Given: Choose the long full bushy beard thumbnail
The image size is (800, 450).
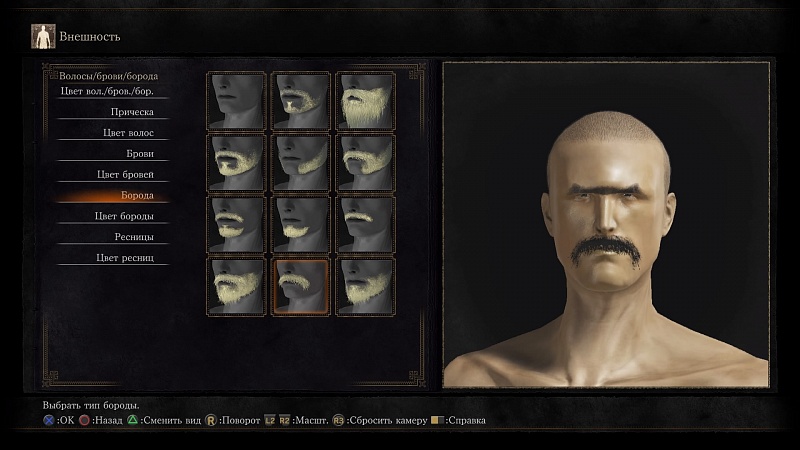Looking at the screenshot, I should (365, 101).
